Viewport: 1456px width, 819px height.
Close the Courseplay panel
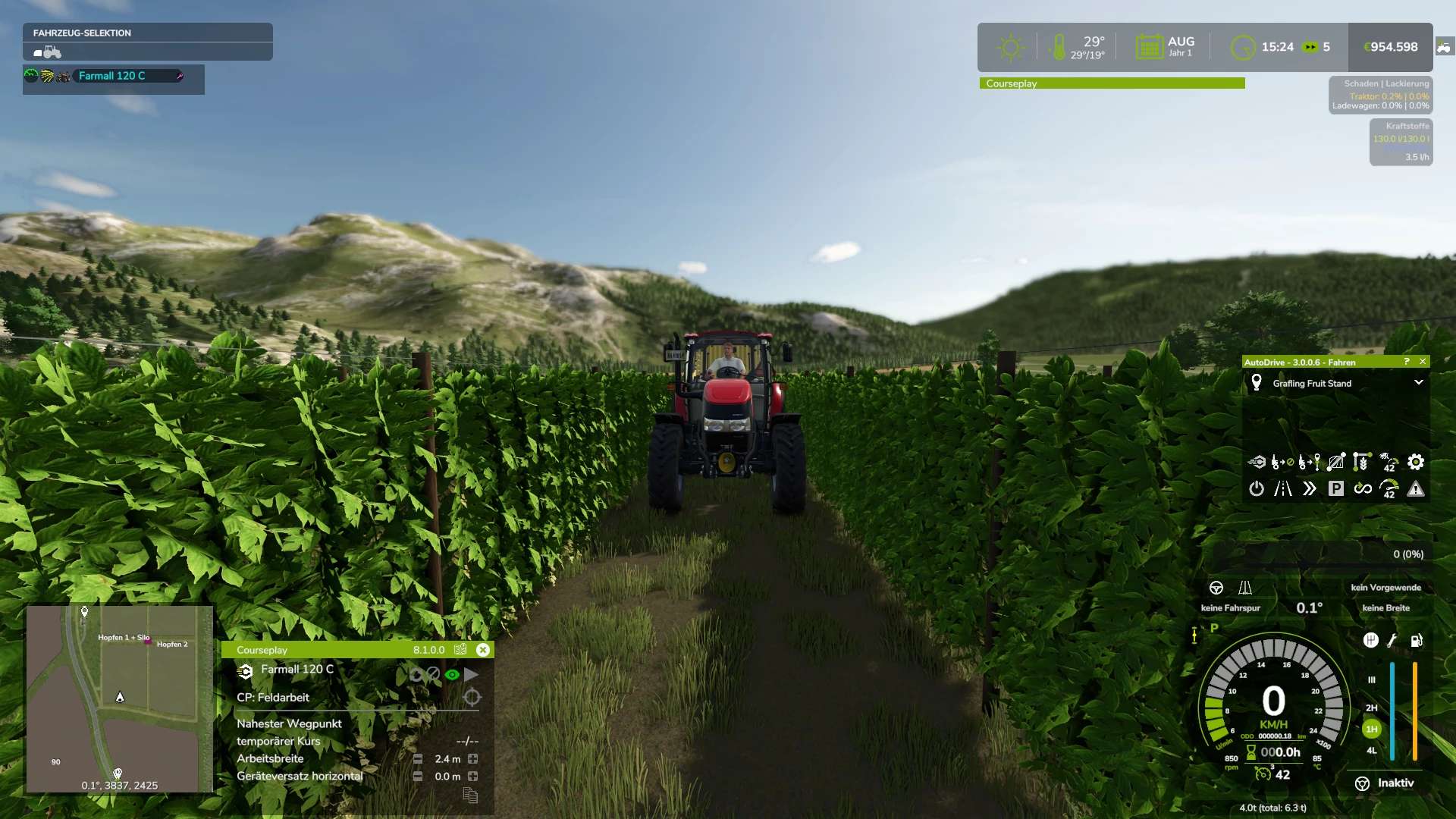click(483, 650)
